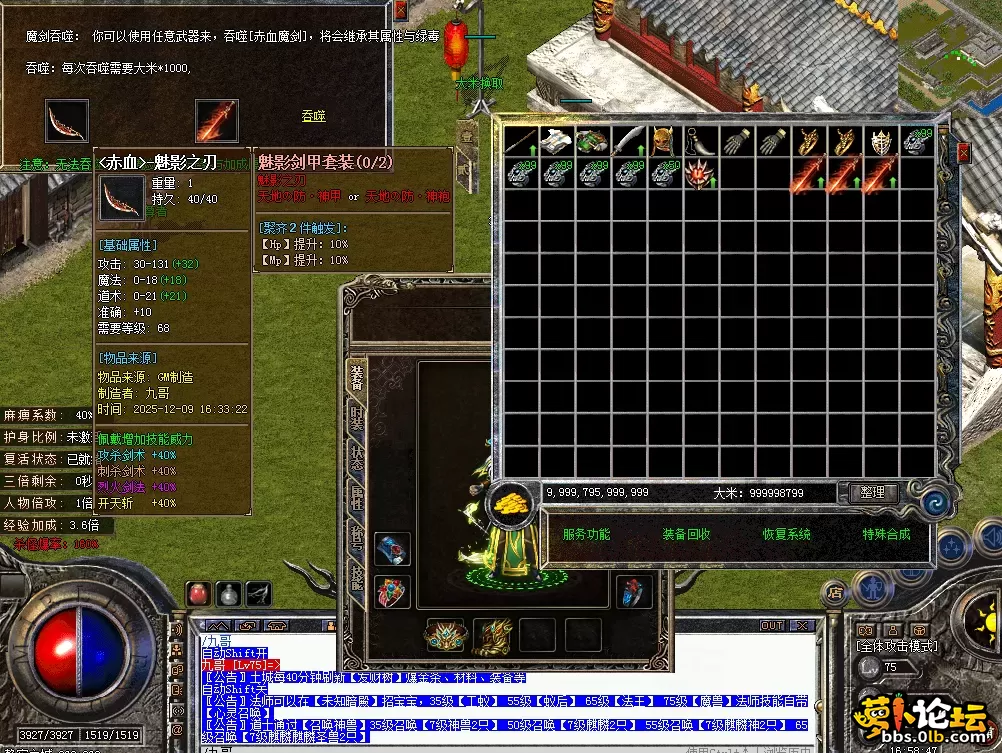This screenshot has width=1002, height=753.
Task: Show the 属性 attributes tab
Action: pyautogui.click(x=356, y=497)
